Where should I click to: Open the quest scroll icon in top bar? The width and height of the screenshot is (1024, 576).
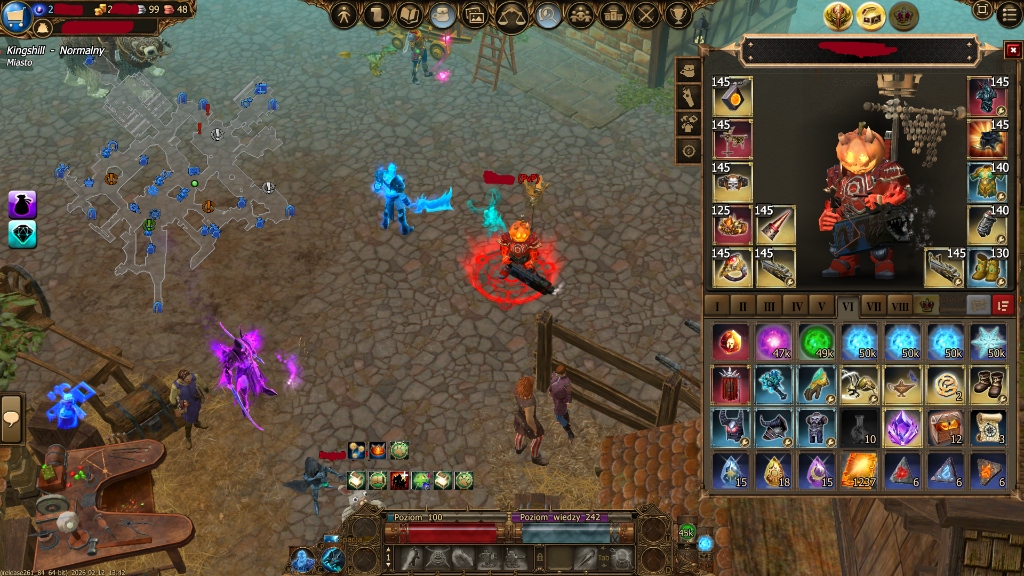click(377, 14)
